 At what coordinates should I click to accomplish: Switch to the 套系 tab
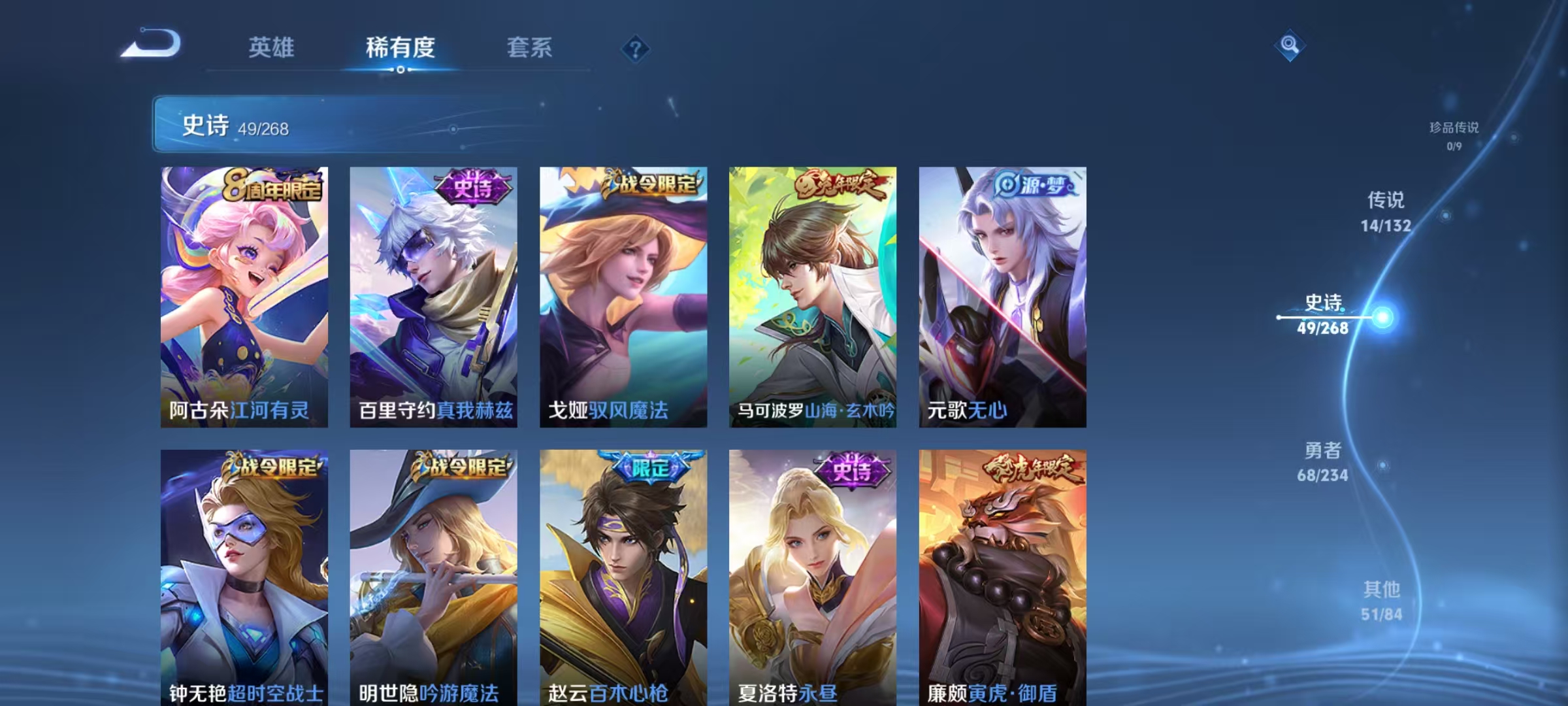[x=530, y=48]
